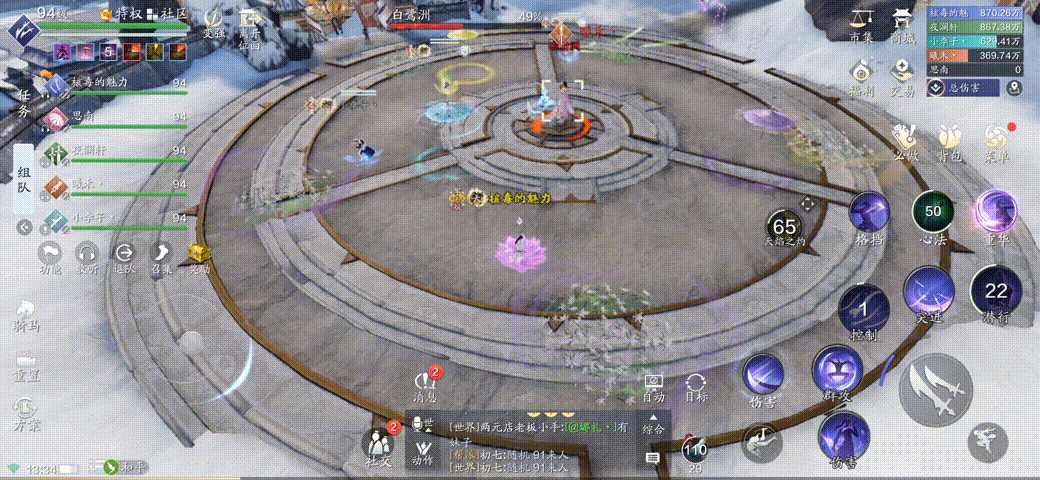
Task: Switch target with the 目标 button
Action: coord(696,387)
